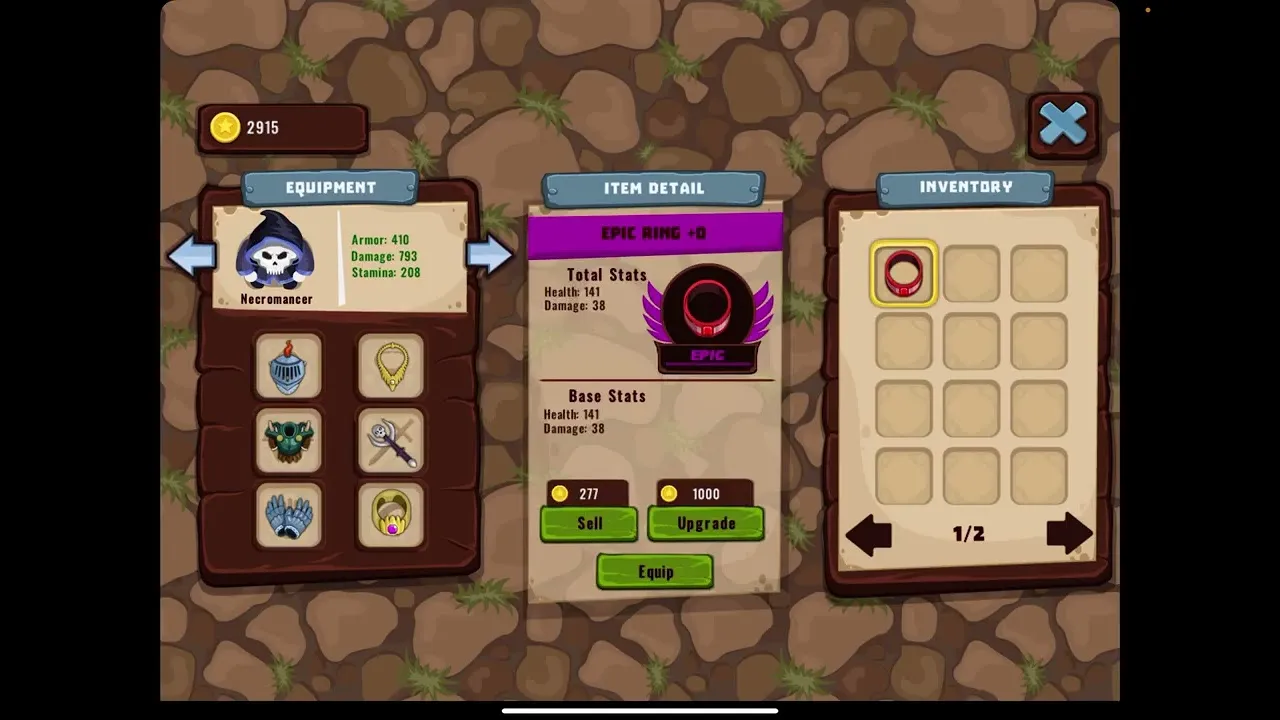Click the Equipment panel header
The height and width of the screenshot is (720, 1280).
pyautogui.click(x=331, y=188)
